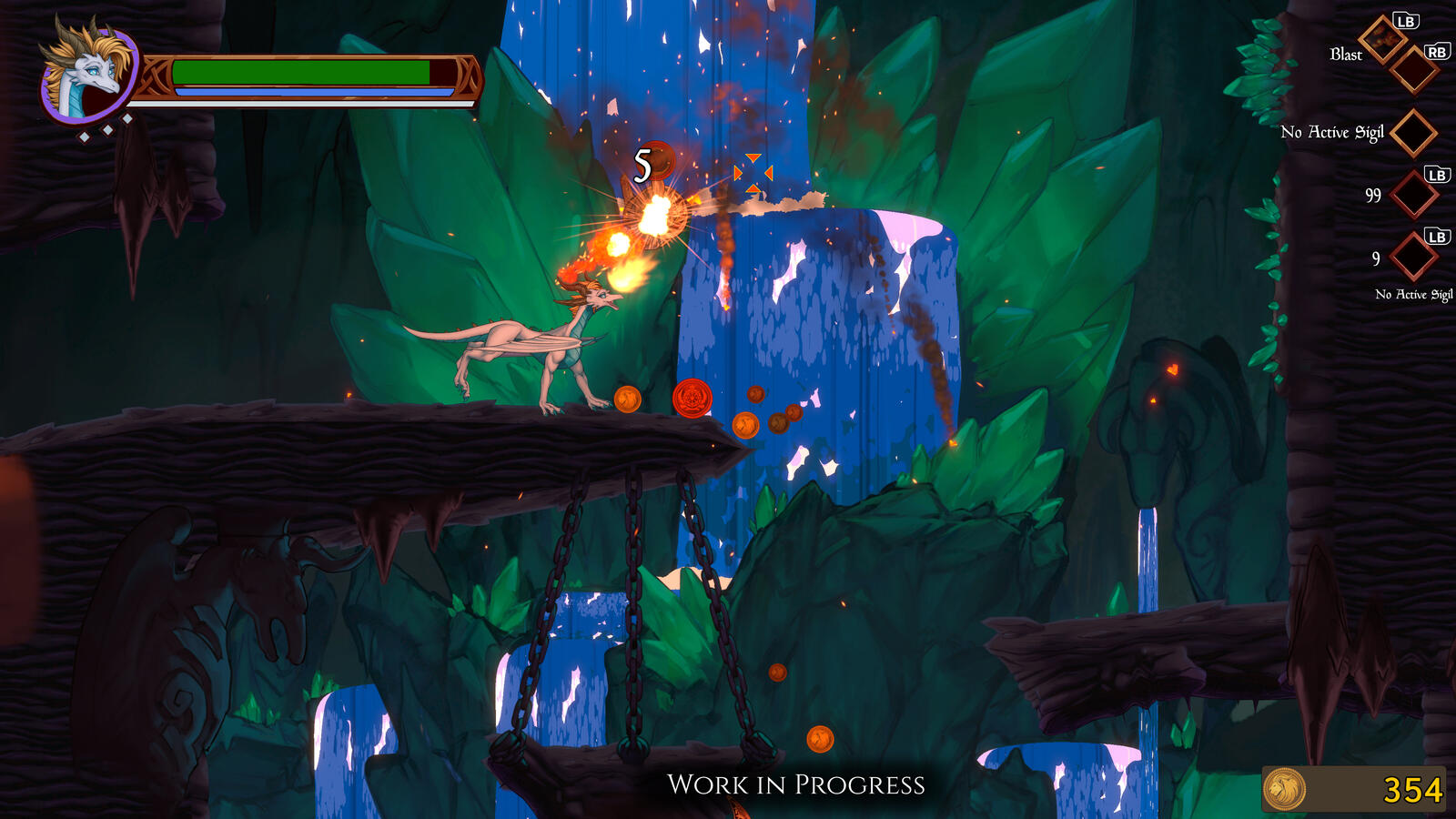
Task: Click the gold lion coin icon
Action: pos(1285,789)
